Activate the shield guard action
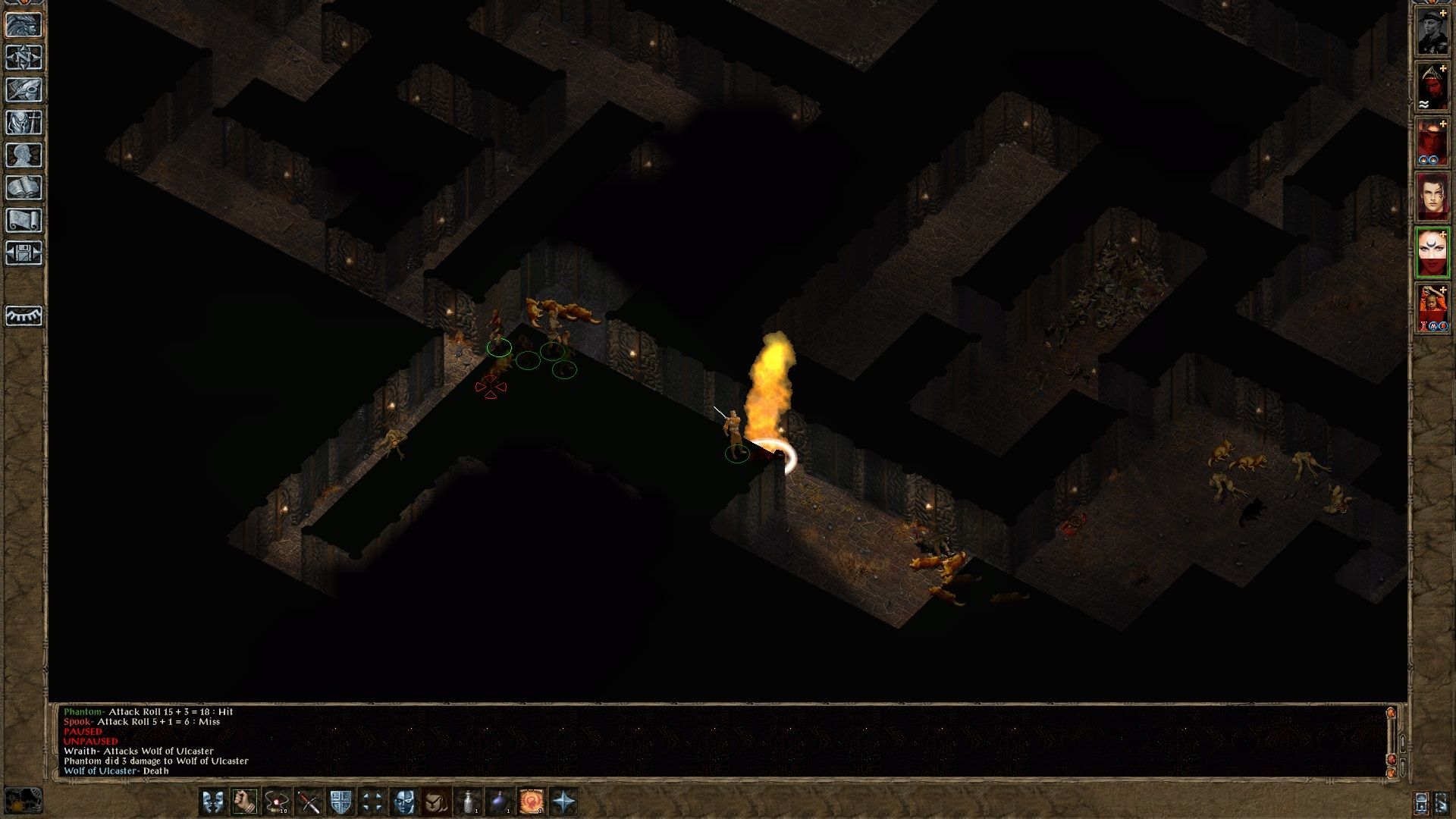This screenshot has width=1456, height=819. pyautogui.click(x=340, y=802)
